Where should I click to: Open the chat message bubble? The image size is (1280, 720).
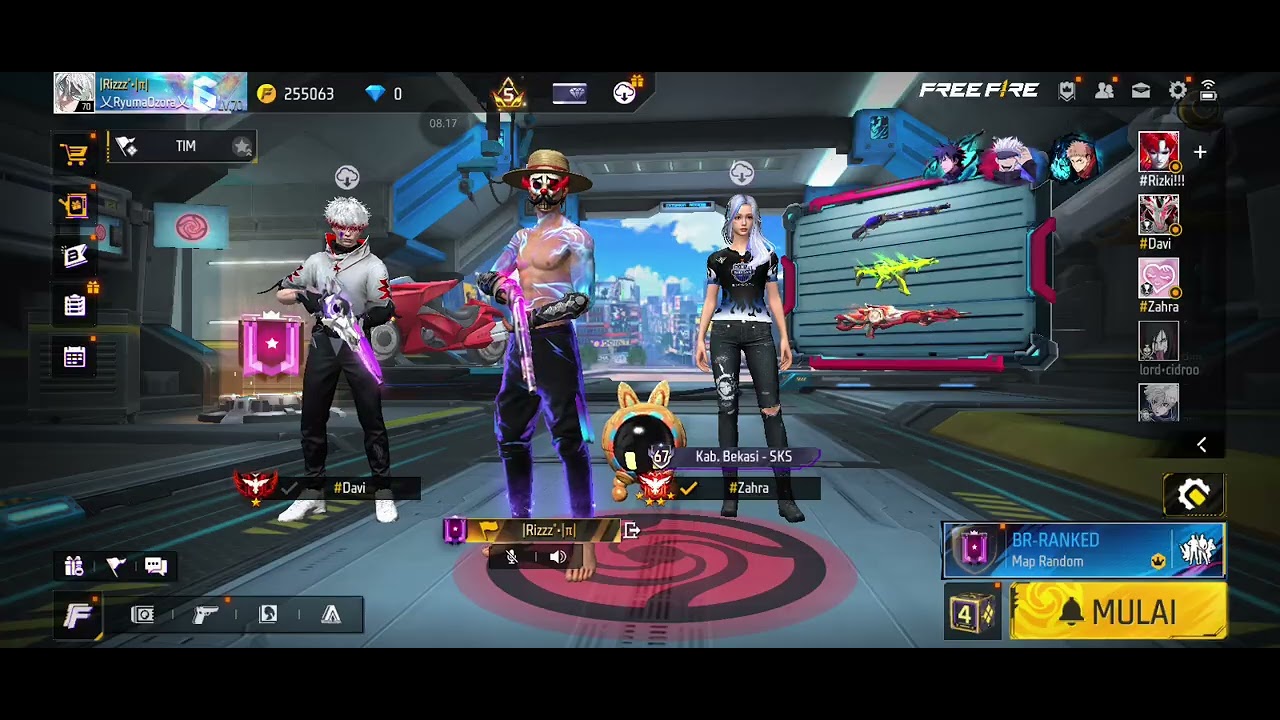pos(155,566)
